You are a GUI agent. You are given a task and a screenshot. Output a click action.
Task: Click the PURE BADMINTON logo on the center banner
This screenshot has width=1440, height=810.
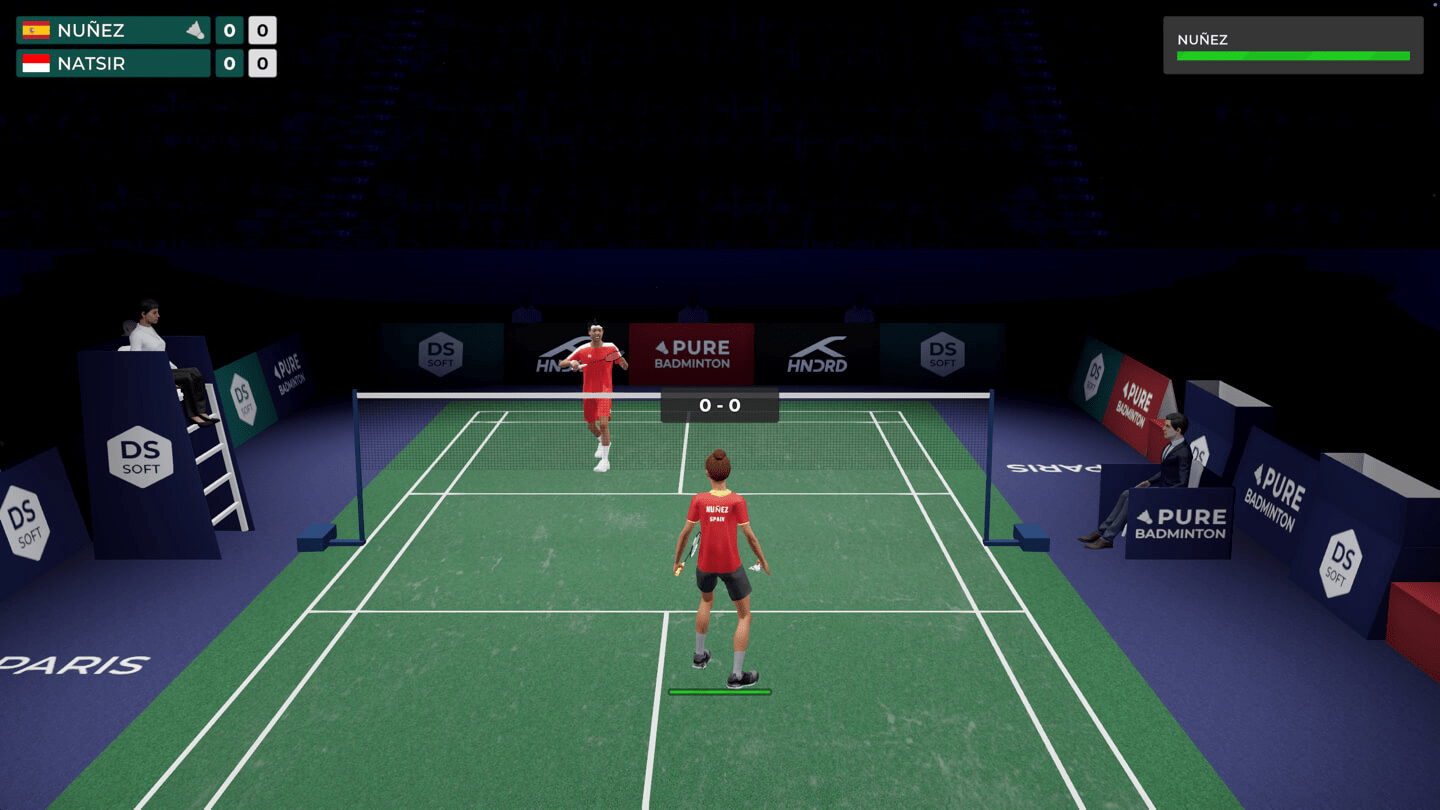pyautogui.click(x=690, y=353)
